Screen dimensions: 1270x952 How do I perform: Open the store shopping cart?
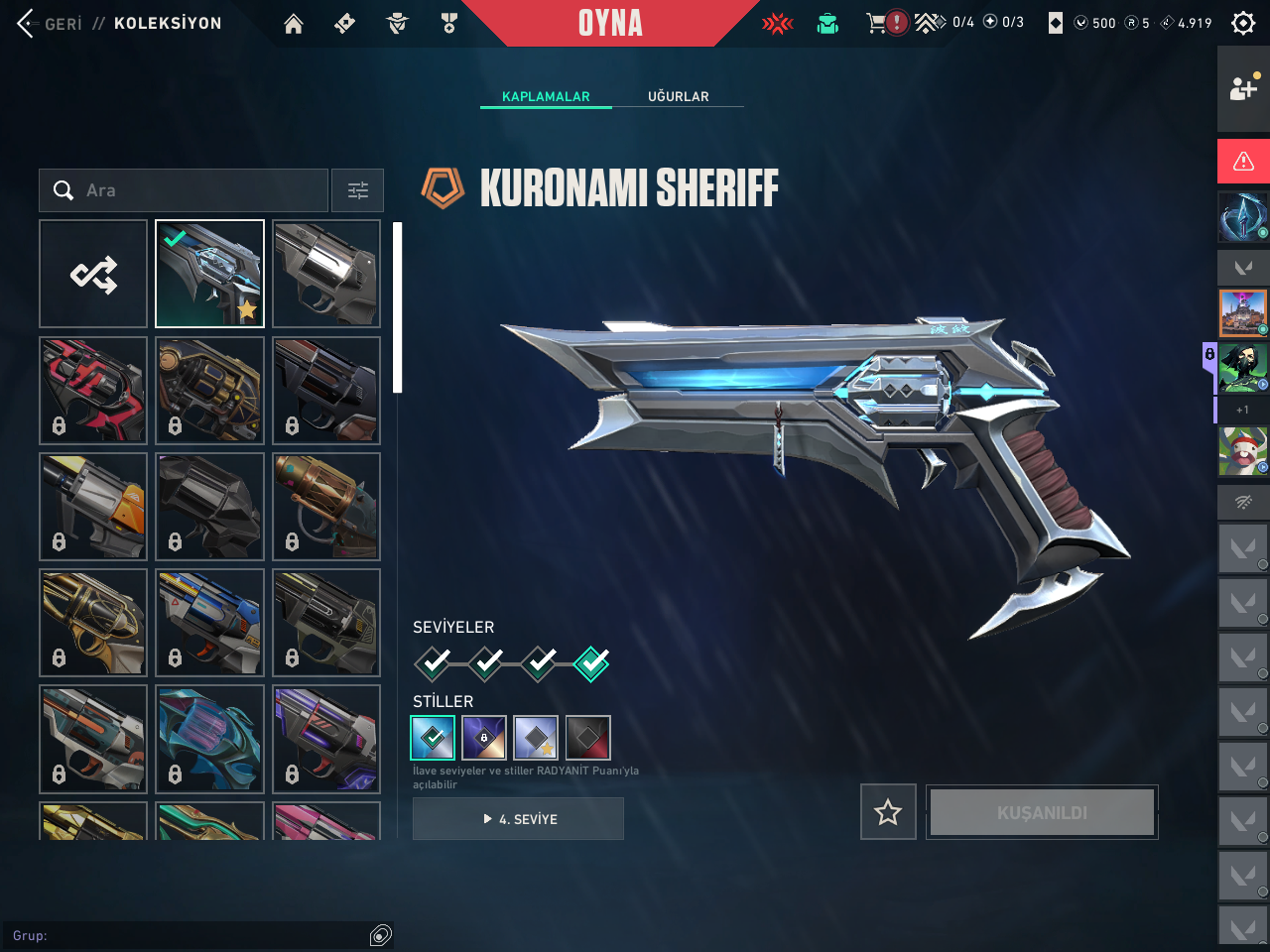coord(876,23)
